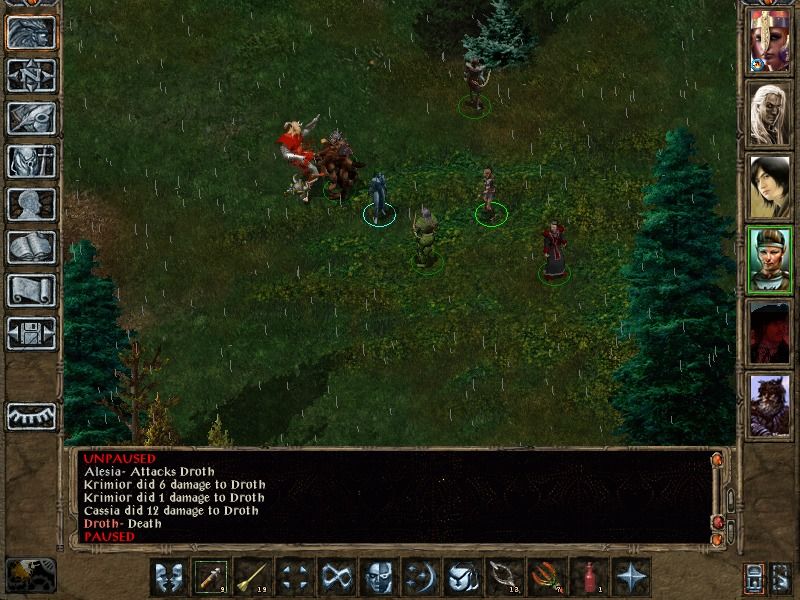Select the white-haired elf portrait
The width and height of the screenshot is (800, 600).
coord(769,113)
